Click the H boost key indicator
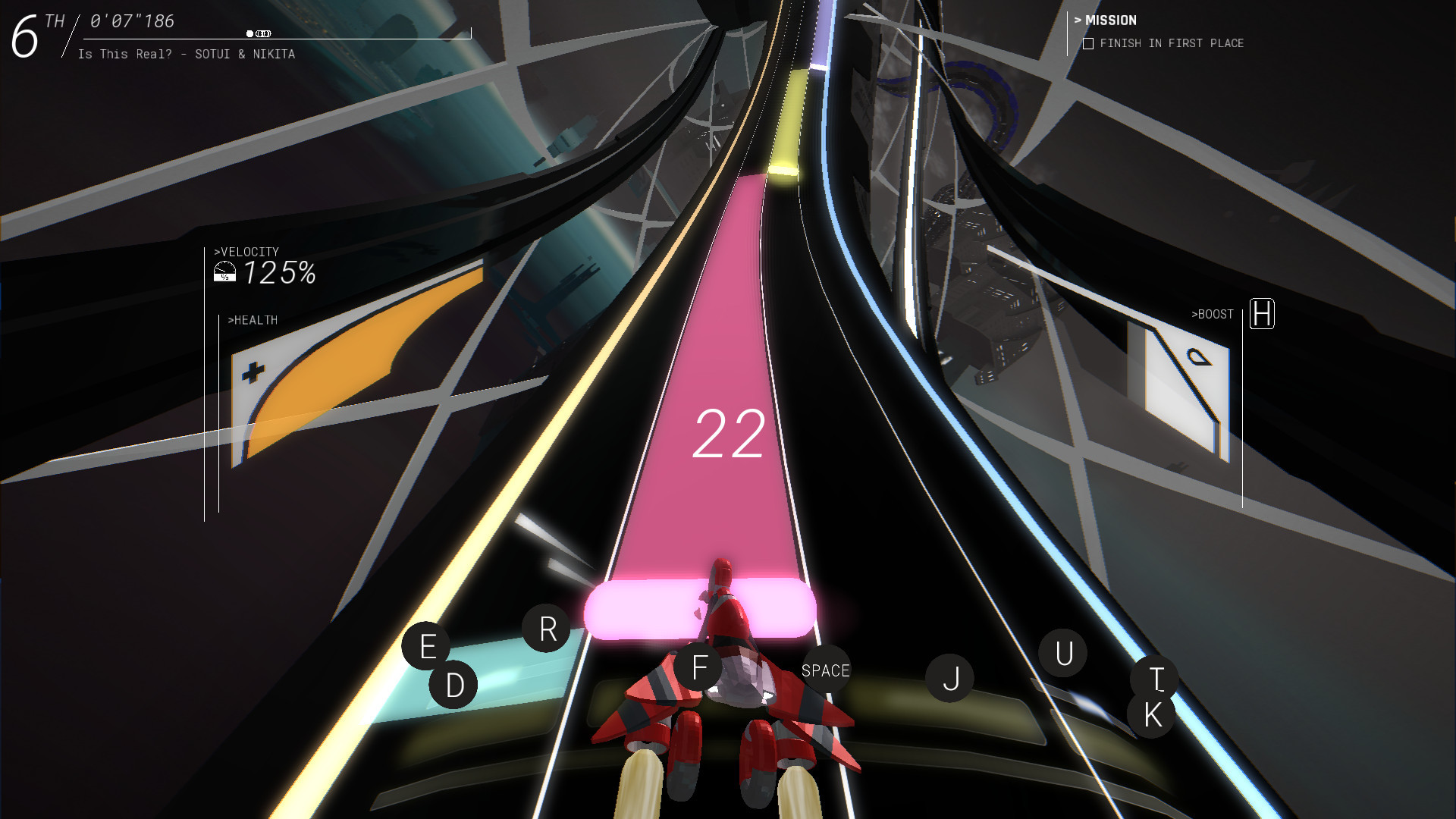The image size is (1456, 819). pos(1261,314)
